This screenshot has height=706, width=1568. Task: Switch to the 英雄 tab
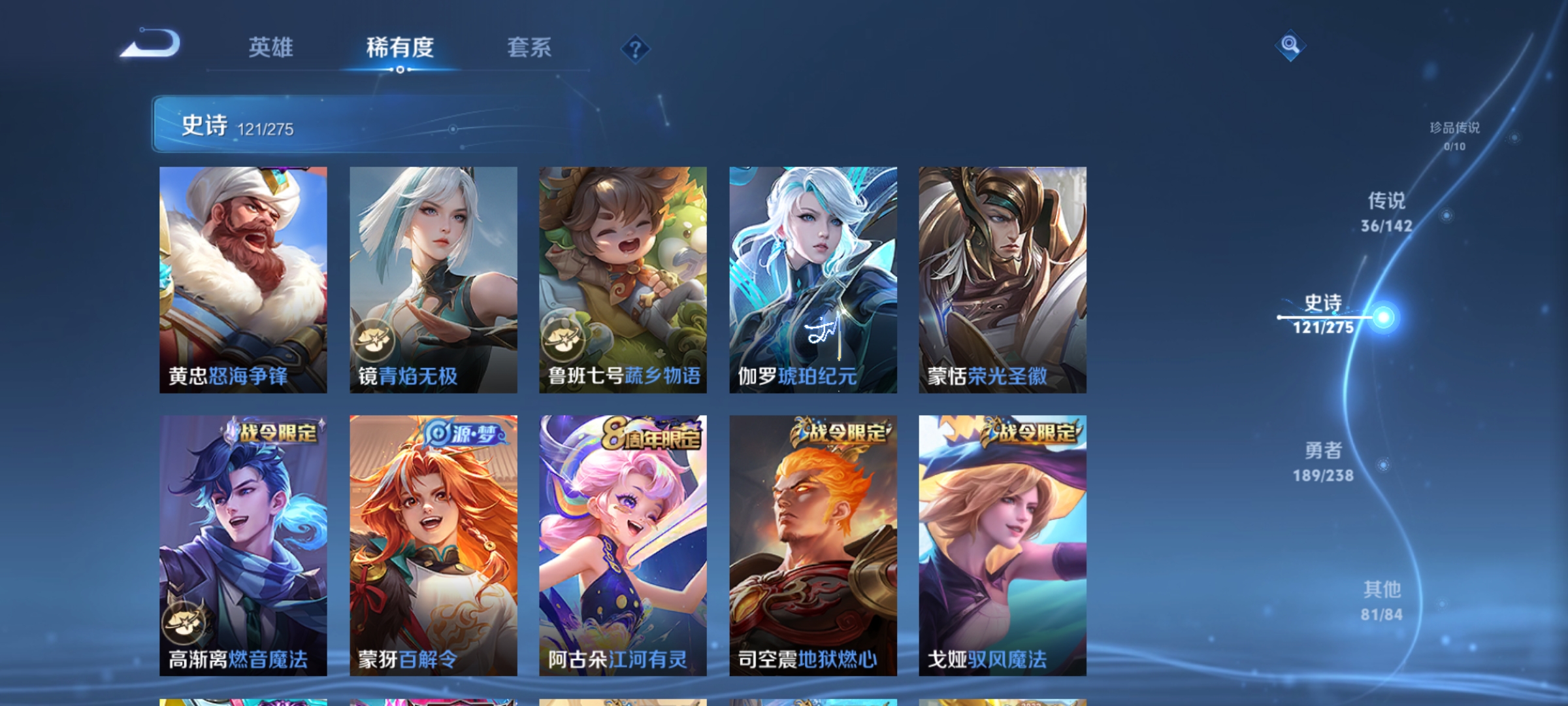[271, 48]
